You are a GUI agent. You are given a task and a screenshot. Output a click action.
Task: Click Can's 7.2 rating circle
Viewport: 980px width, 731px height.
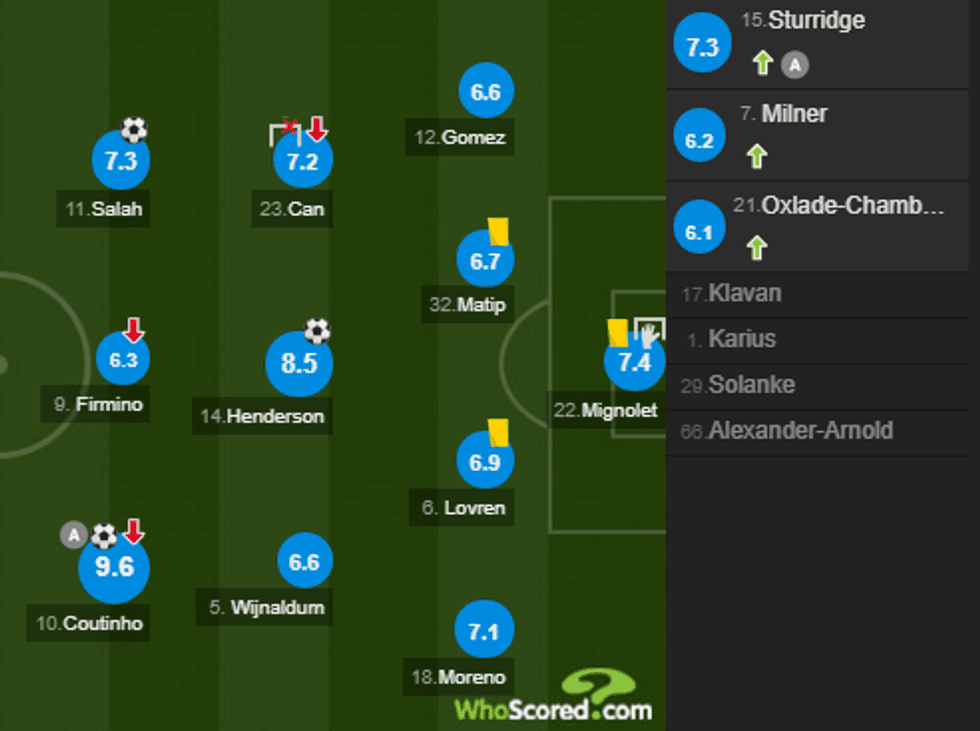pos(302,161)
